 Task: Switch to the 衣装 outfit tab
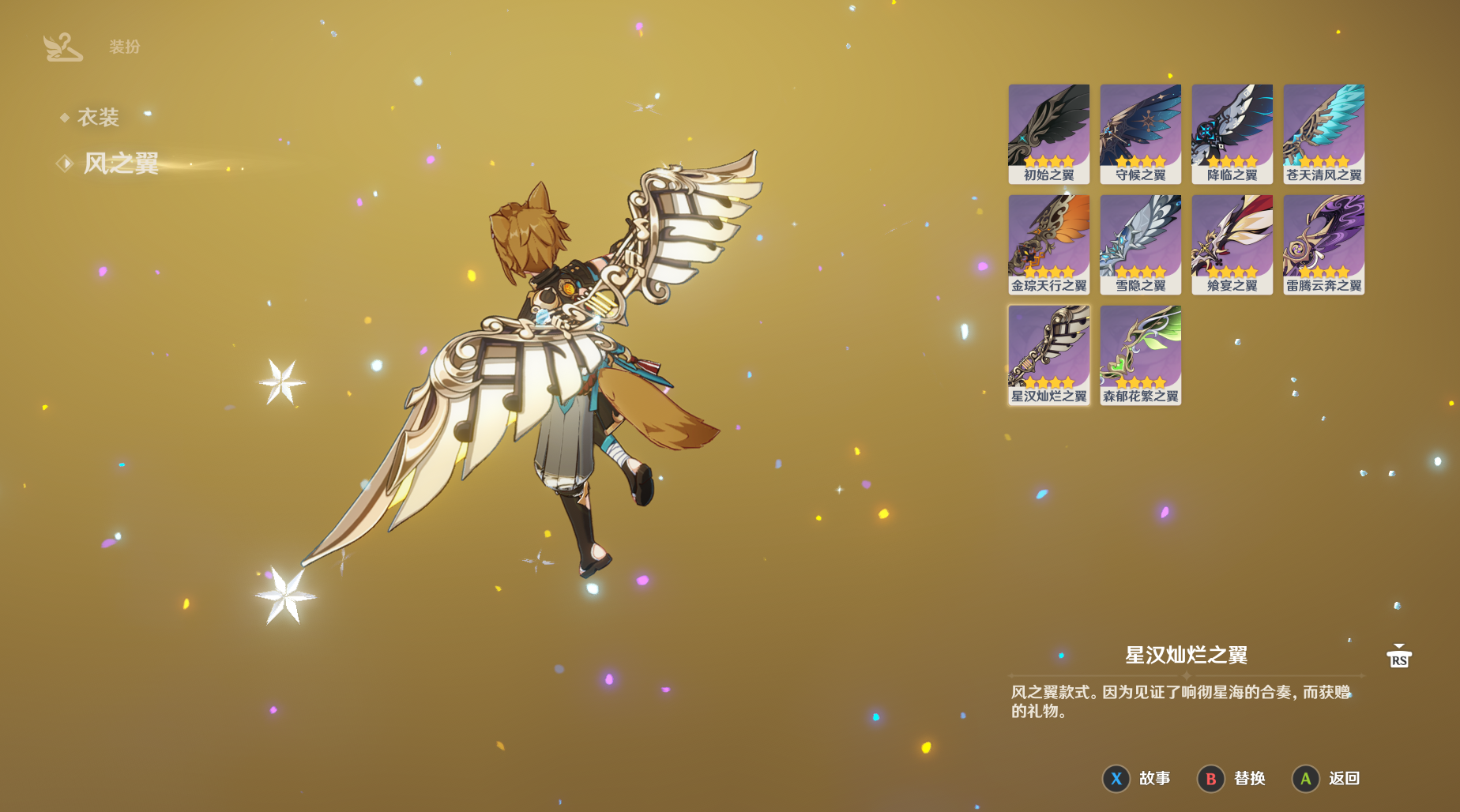98,118
